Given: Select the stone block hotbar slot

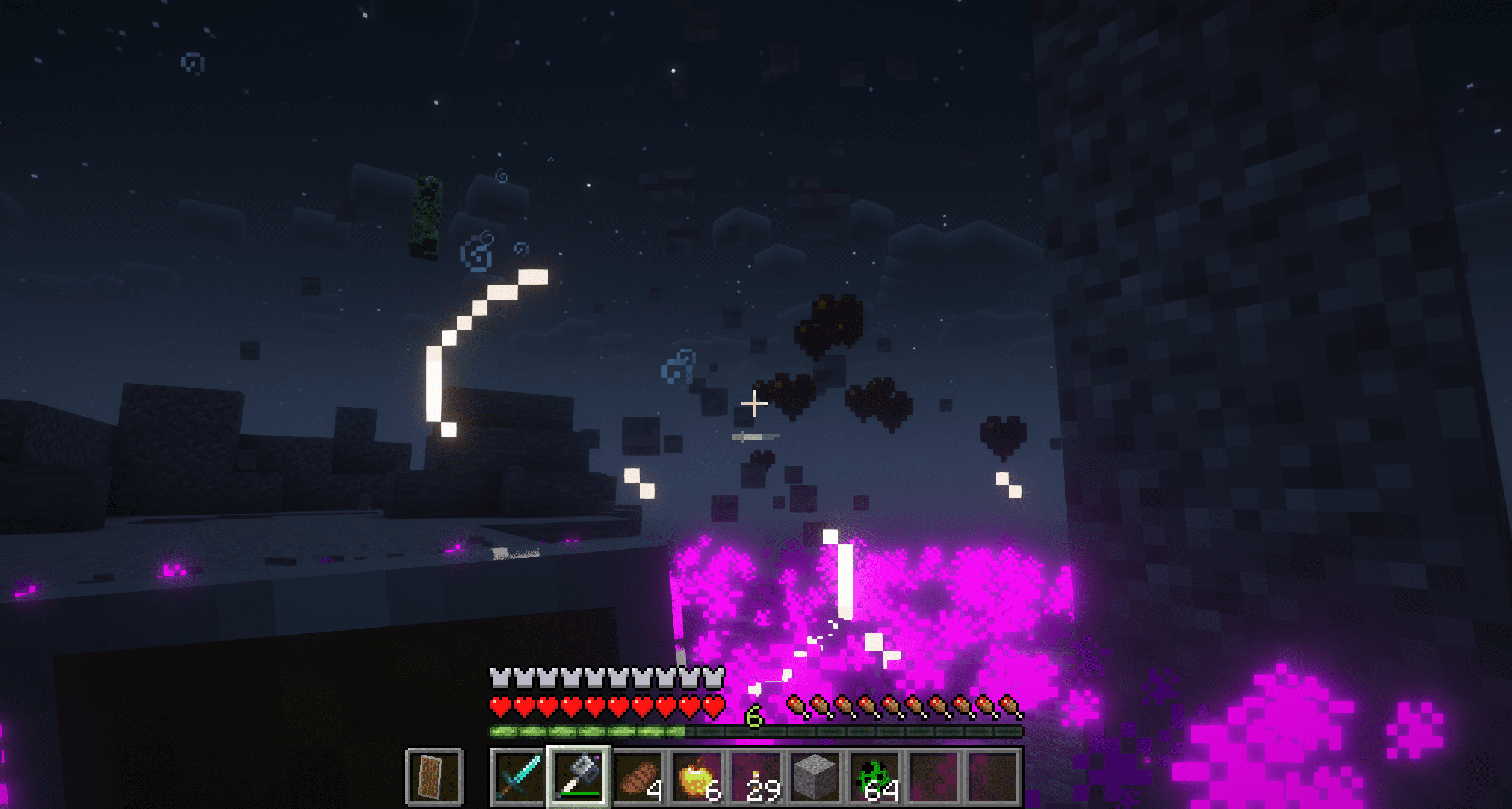Looking at the screenshot, I should click(x=816, y=776).
